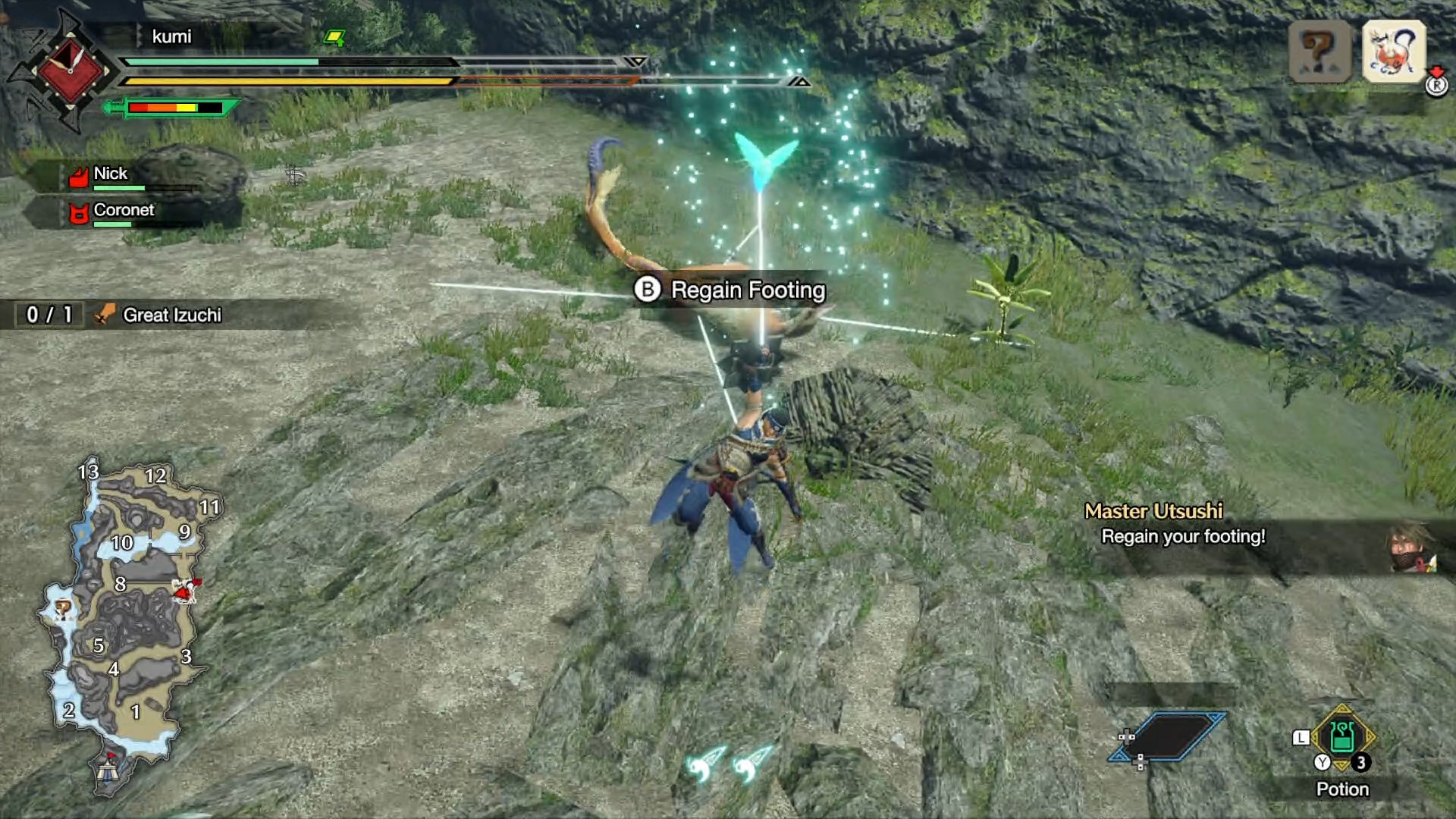Click the camp tent marker on minimap
The image size is (1456, 819).
pyautogui.click(x=107, y=771)
